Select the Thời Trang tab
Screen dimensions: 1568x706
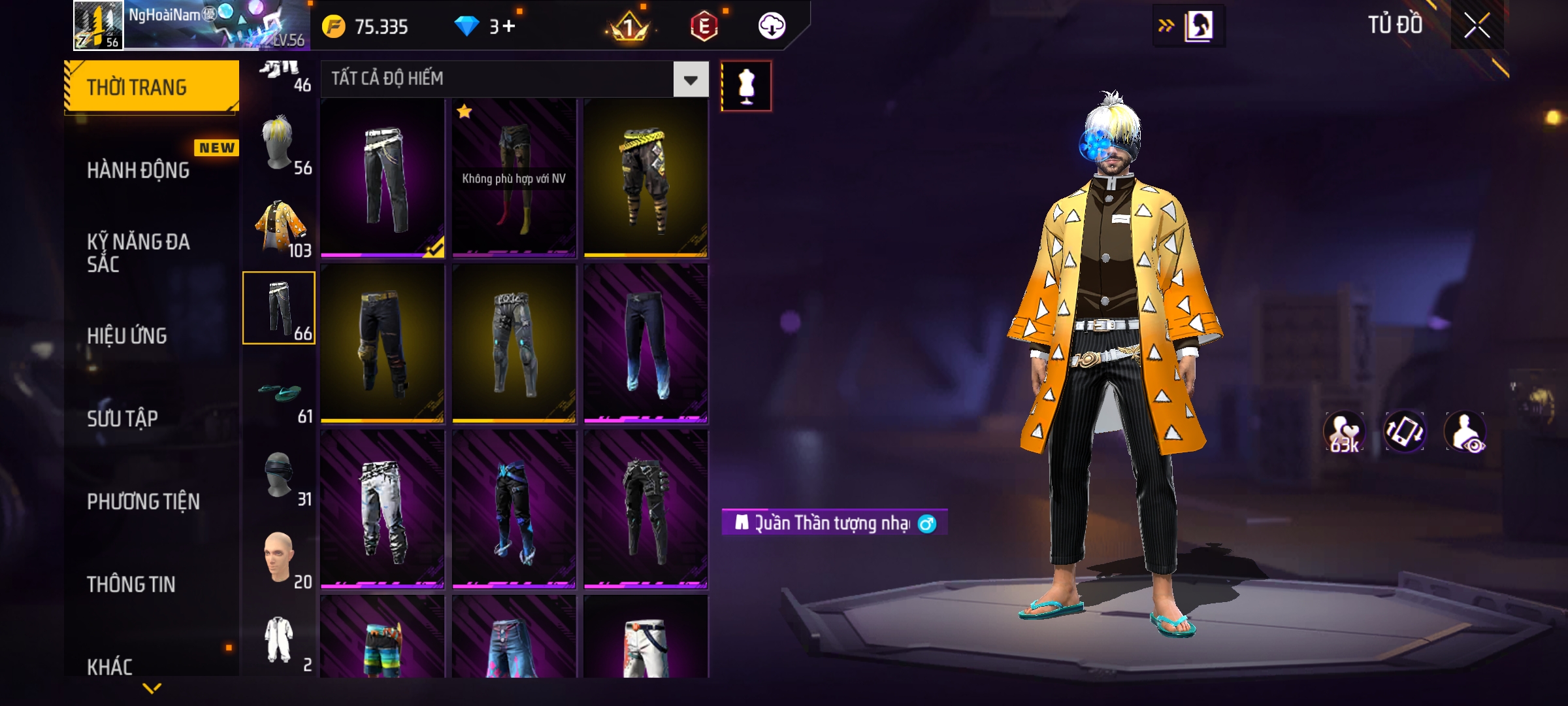[x=152, y=87]
